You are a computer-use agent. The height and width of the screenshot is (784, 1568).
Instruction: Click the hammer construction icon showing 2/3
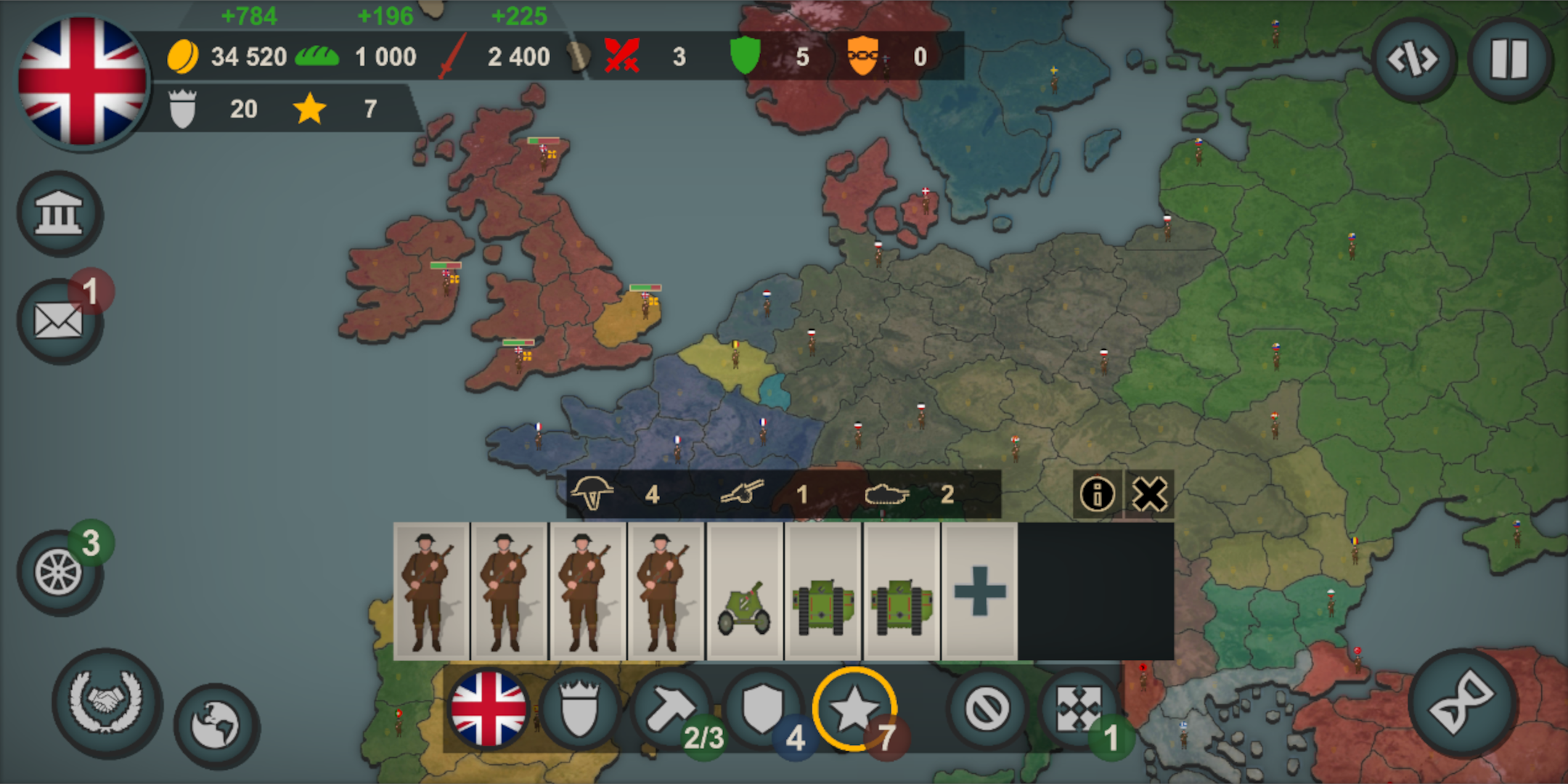671,708
